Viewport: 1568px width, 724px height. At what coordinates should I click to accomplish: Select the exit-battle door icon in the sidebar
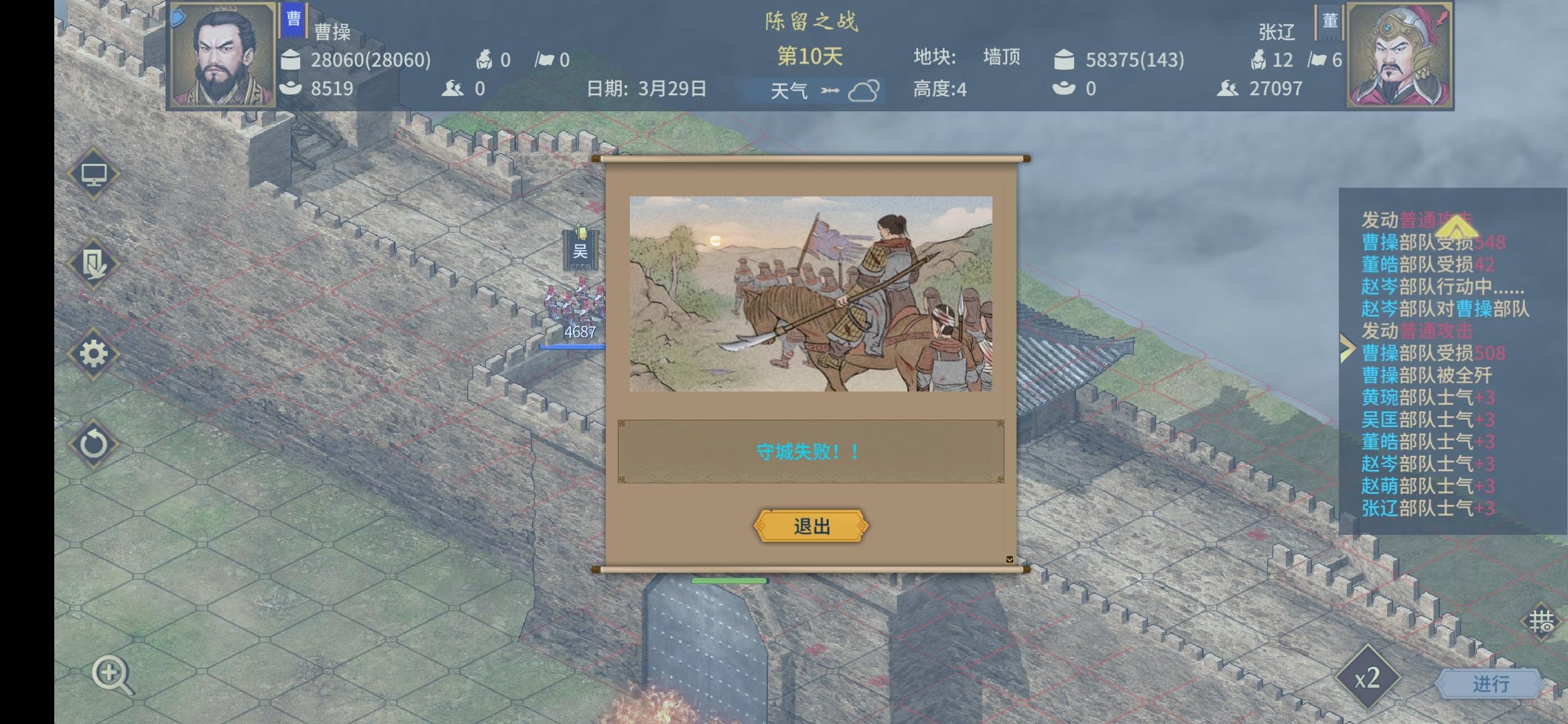95,265
